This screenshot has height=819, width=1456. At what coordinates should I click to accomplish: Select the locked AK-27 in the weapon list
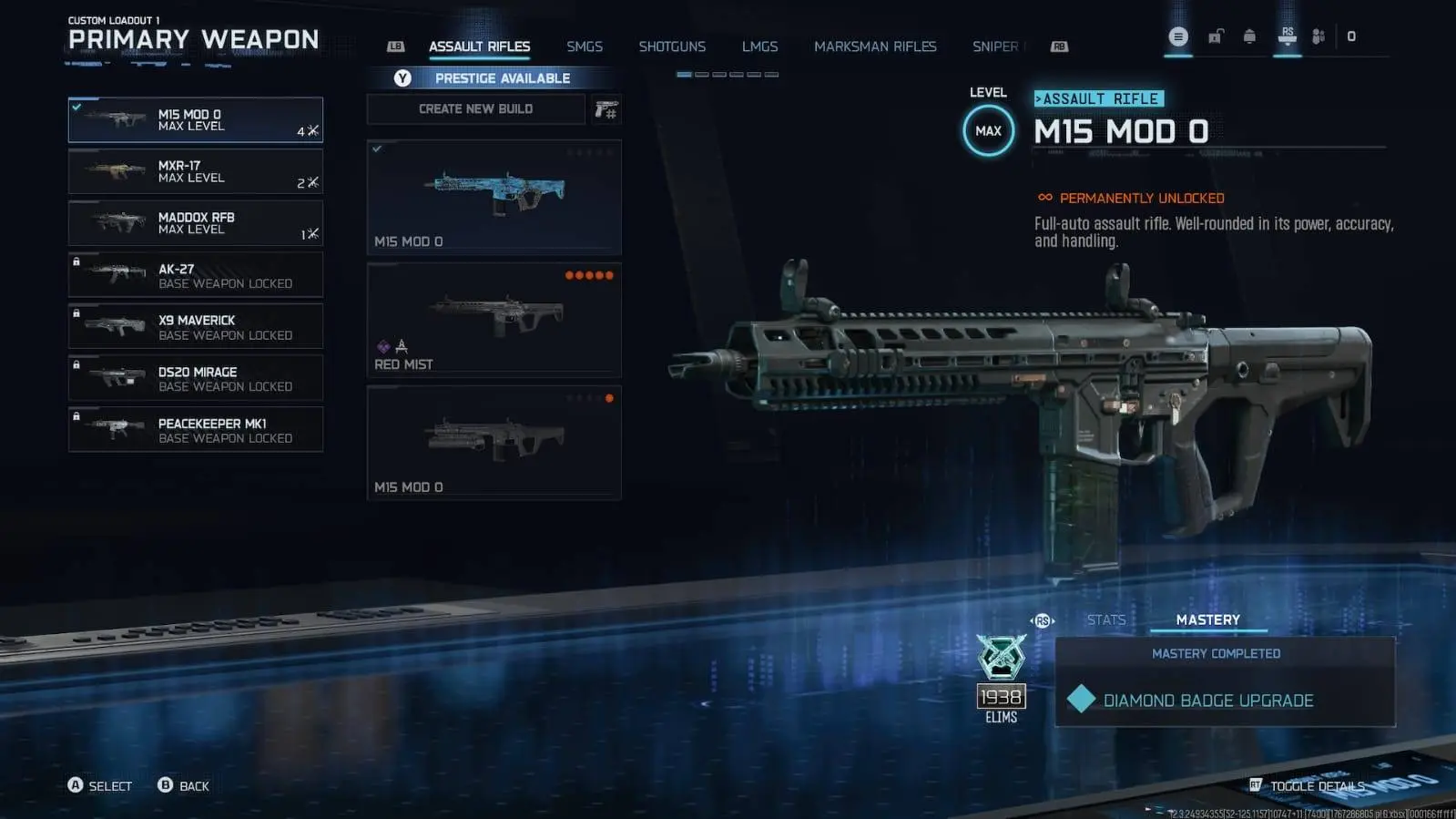(x=195, y=274)
